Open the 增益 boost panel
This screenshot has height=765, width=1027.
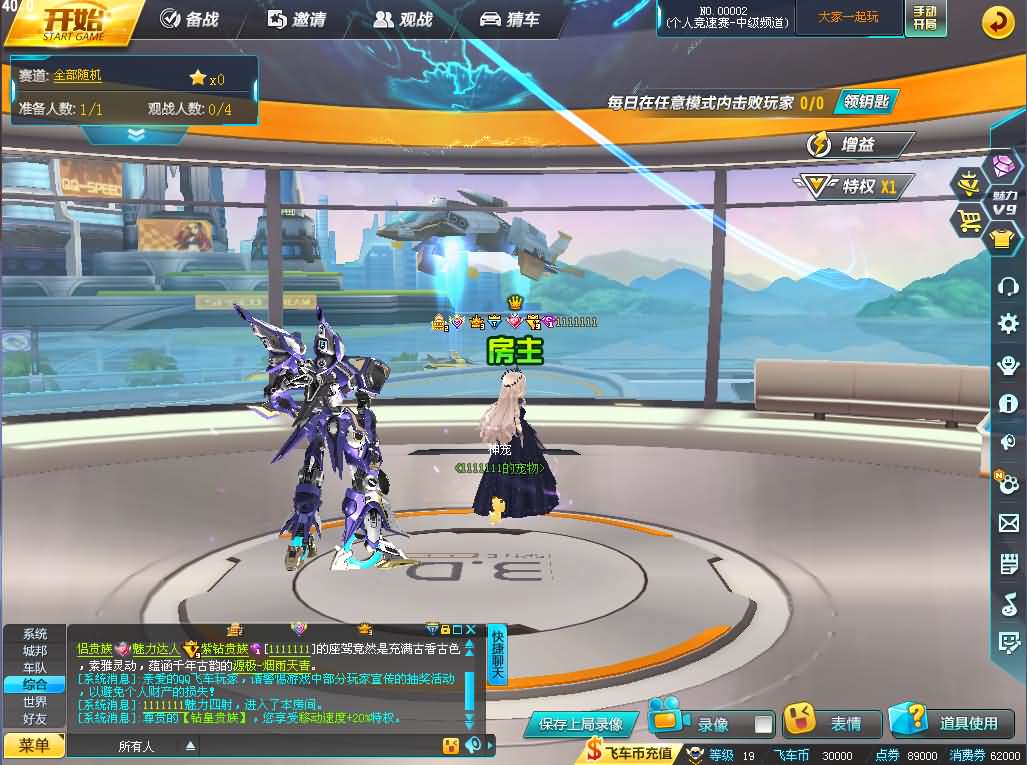(858, 144)
